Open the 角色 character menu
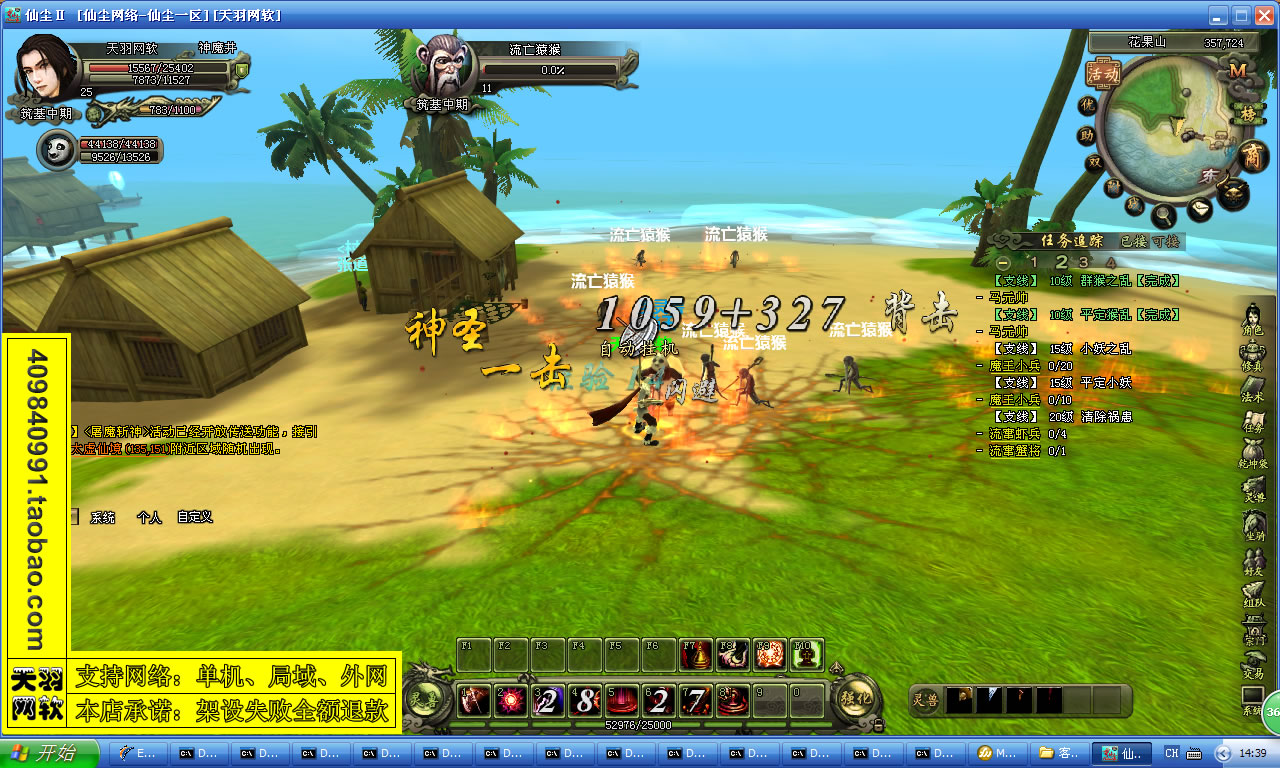Image resolution: width=1280 pixels, height=768 pixels. tap(1253, 319)
